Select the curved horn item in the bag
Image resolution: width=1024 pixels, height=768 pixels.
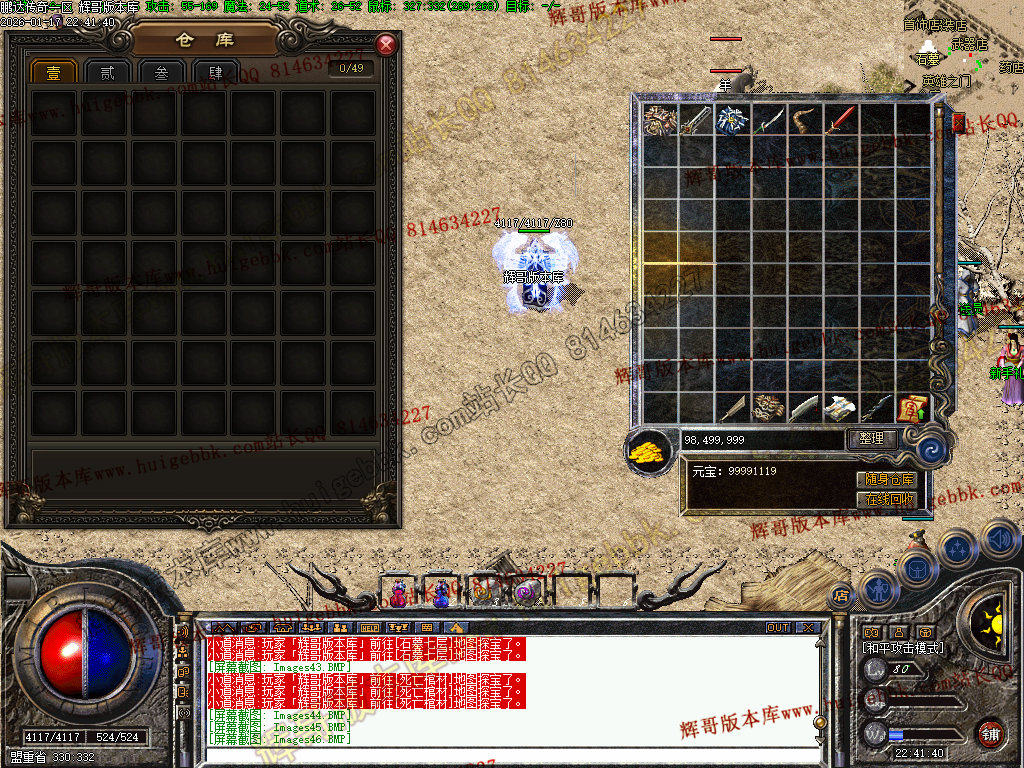point(804,120)
